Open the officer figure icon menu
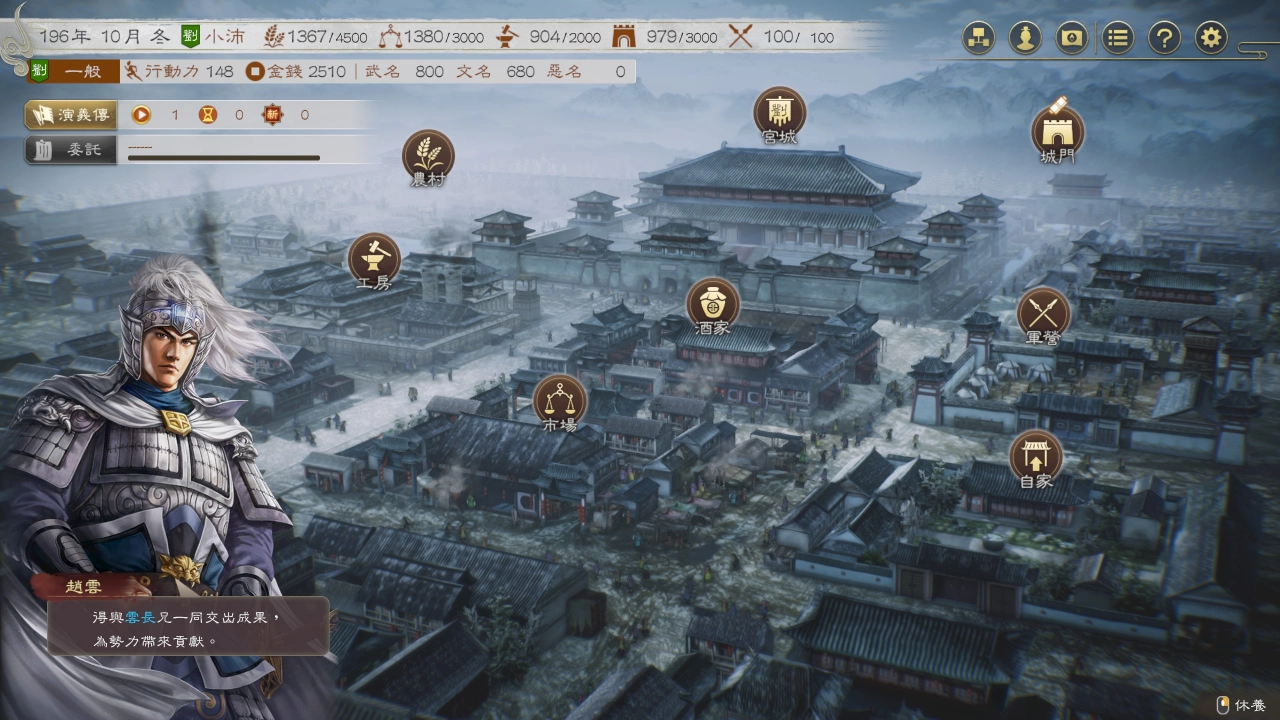 point(1025,38)
